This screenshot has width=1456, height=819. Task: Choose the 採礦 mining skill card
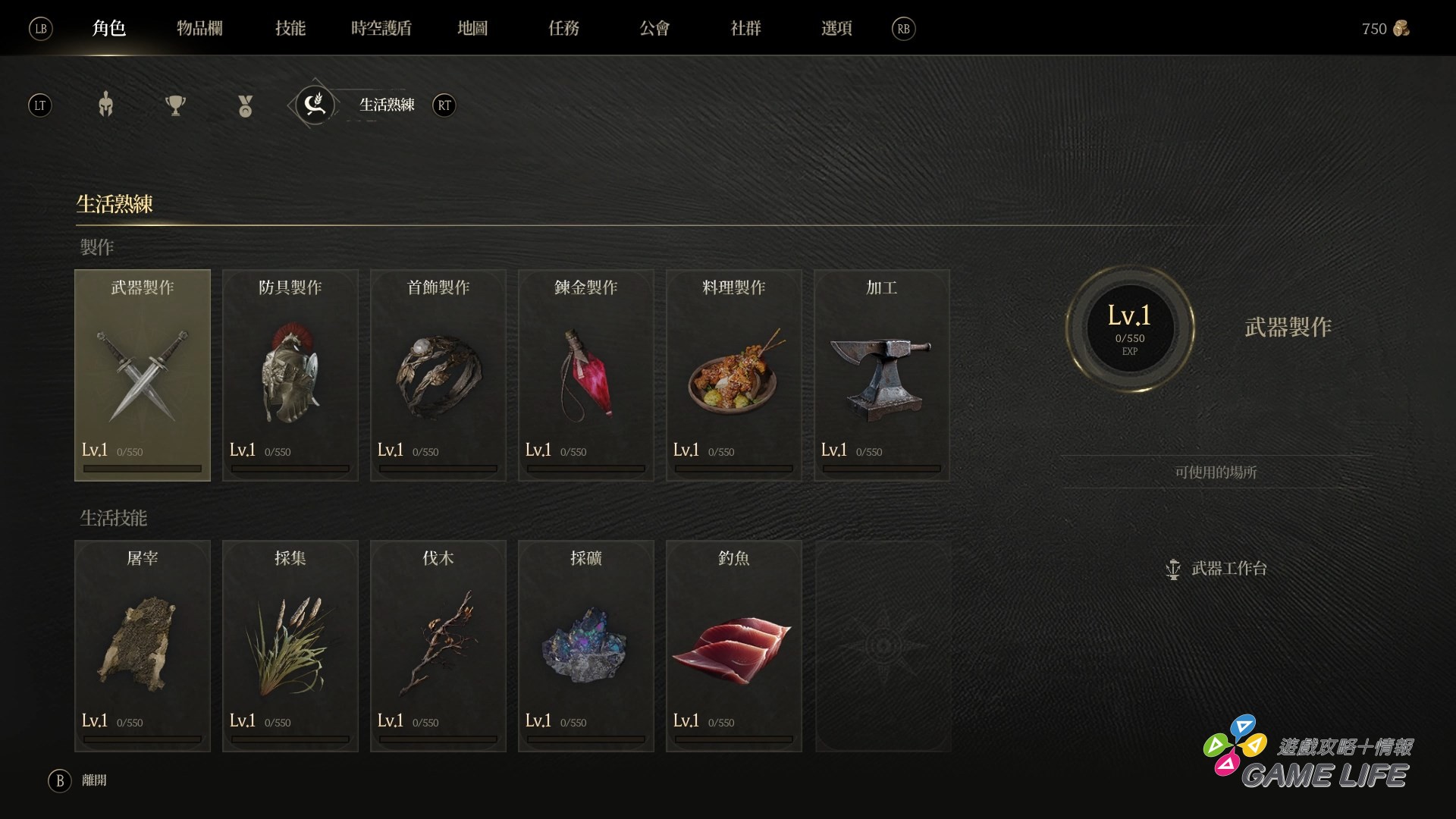tap(586, 645)
